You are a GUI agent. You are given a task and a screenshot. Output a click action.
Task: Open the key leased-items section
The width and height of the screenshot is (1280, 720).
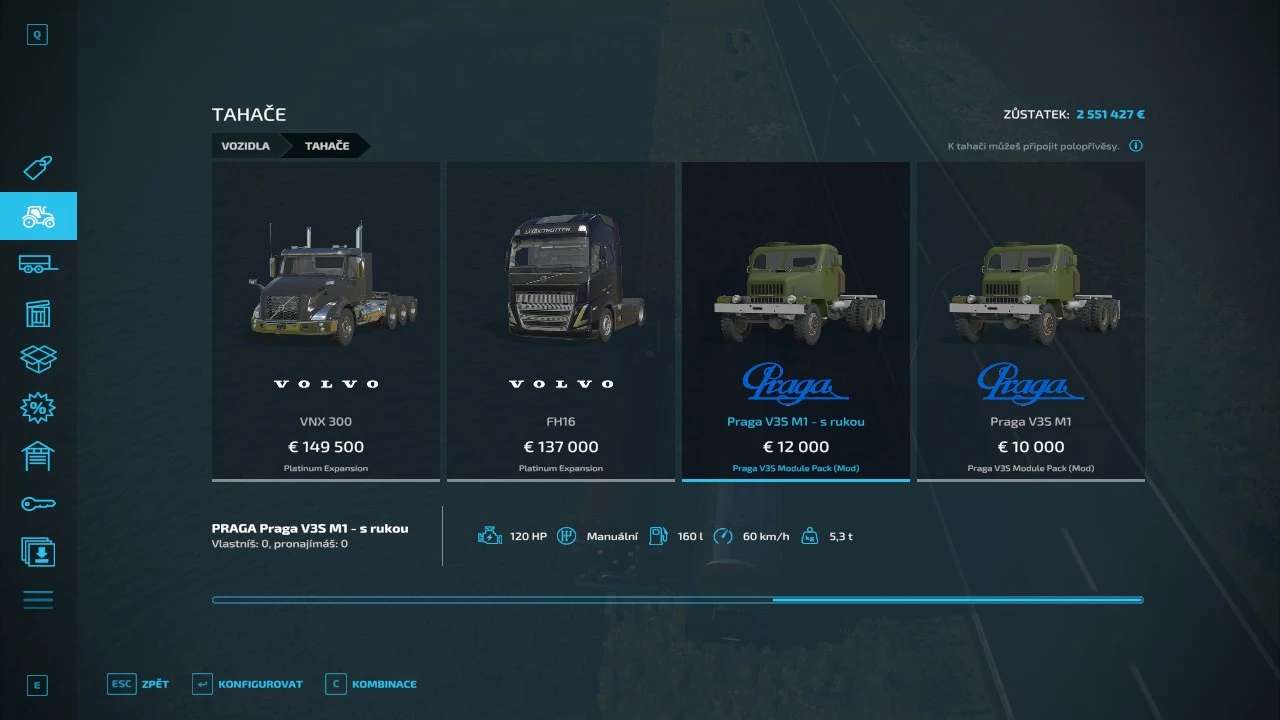click(38, 504)
